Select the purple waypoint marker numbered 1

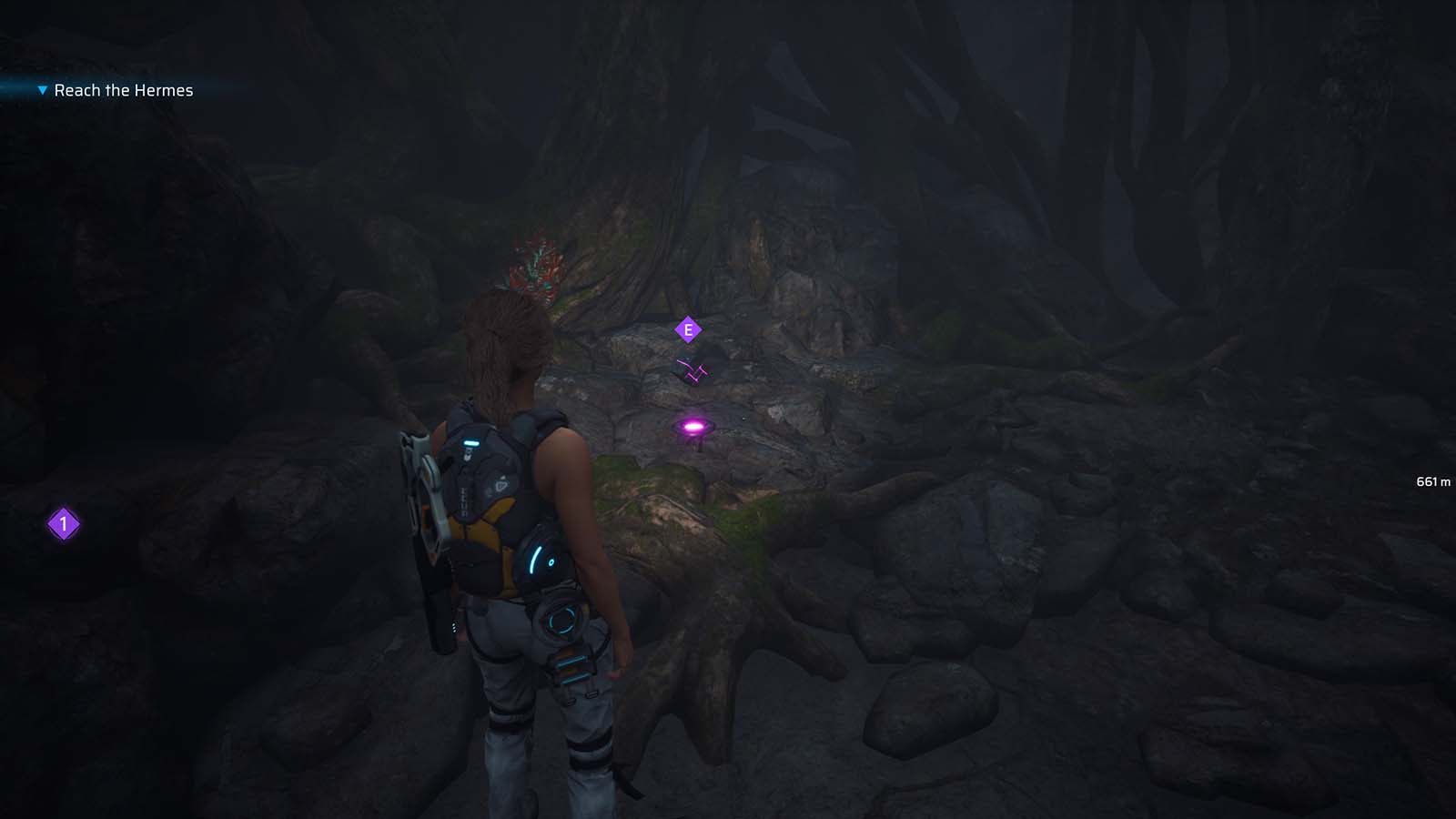[62, 524]
